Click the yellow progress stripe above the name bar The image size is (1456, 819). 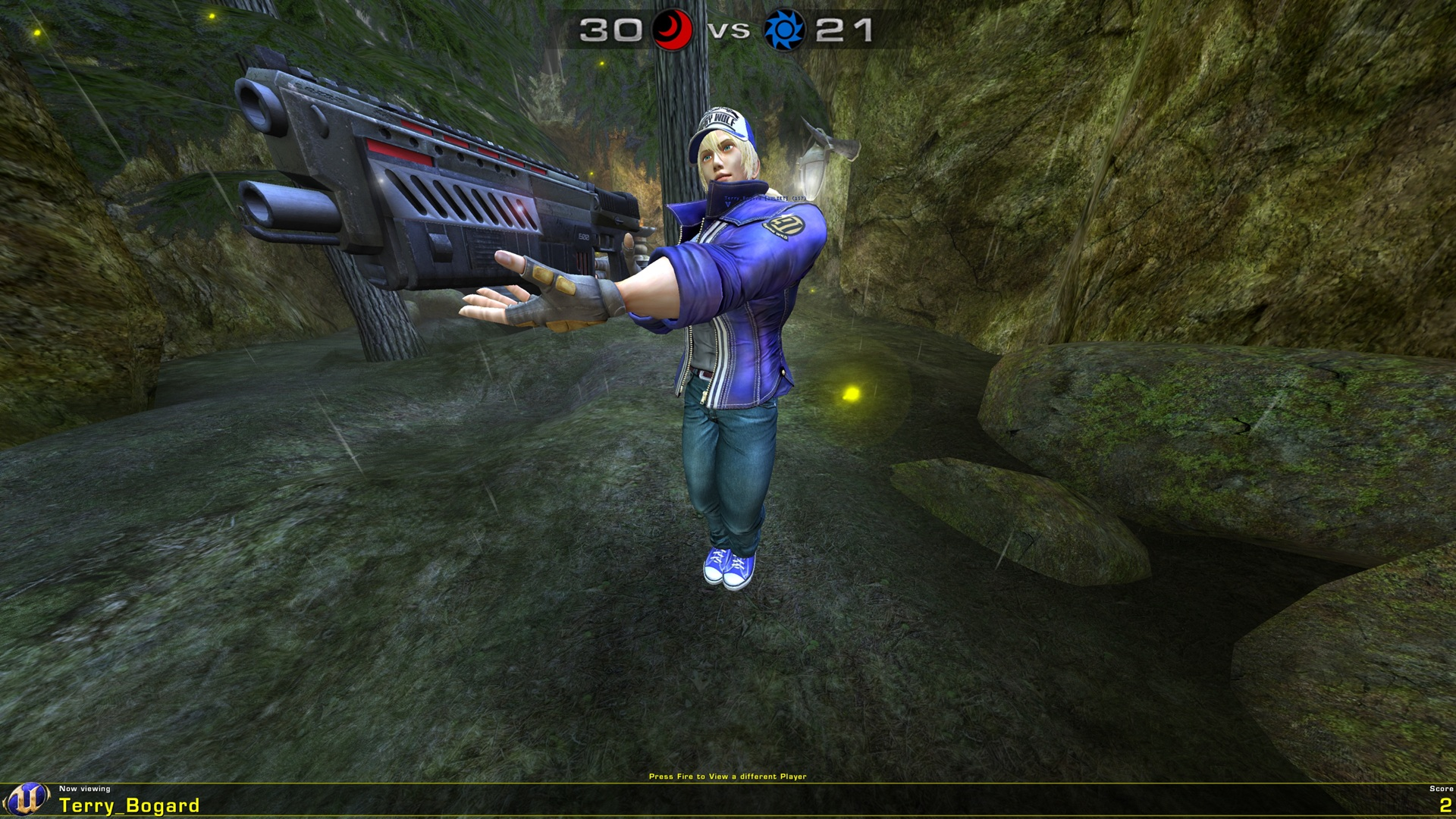coord(728,782)
